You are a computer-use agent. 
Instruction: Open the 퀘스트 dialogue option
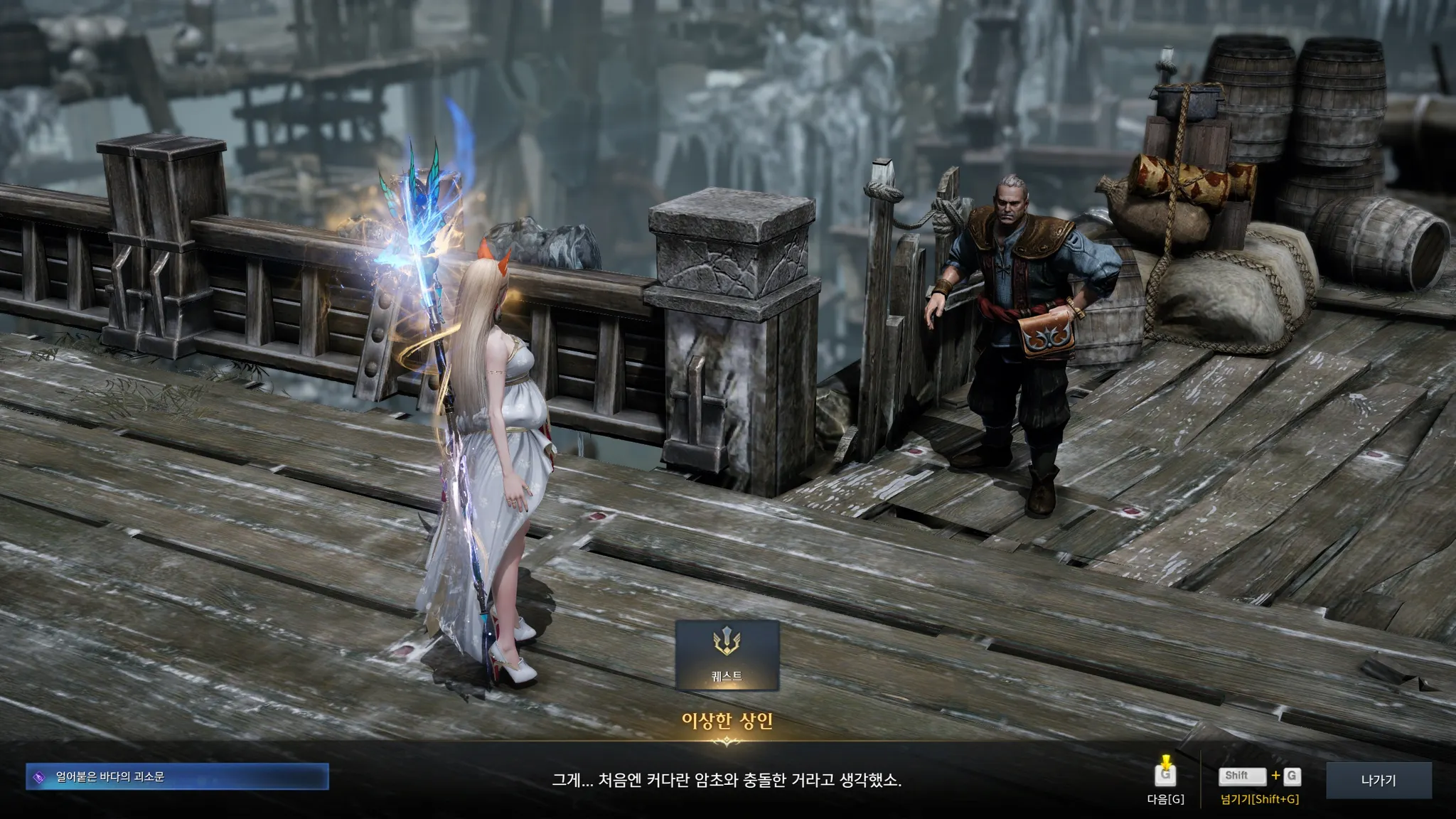click(x=727, y=655)
